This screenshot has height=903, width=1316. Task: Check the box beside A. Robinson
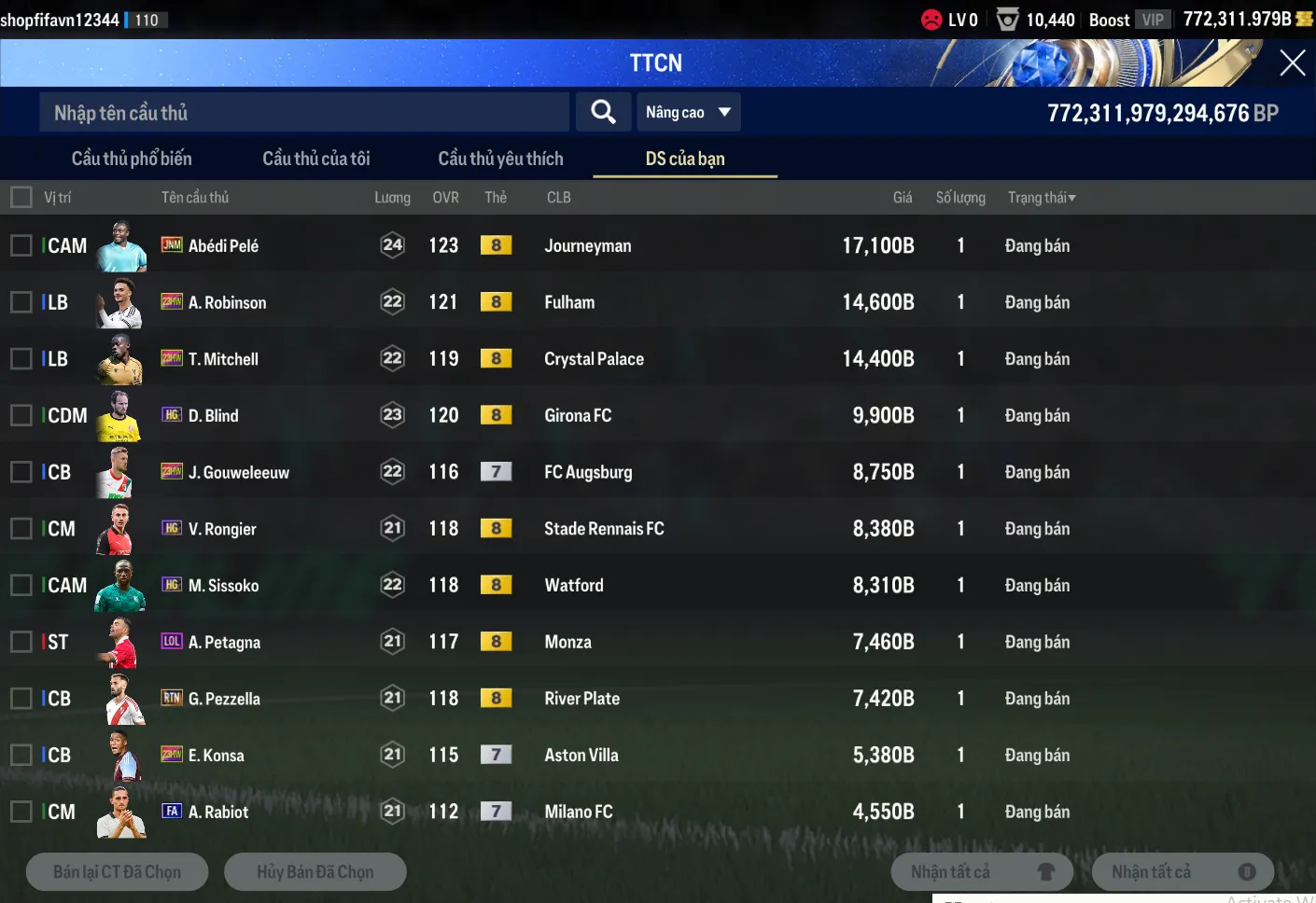[x=21, y=302]
